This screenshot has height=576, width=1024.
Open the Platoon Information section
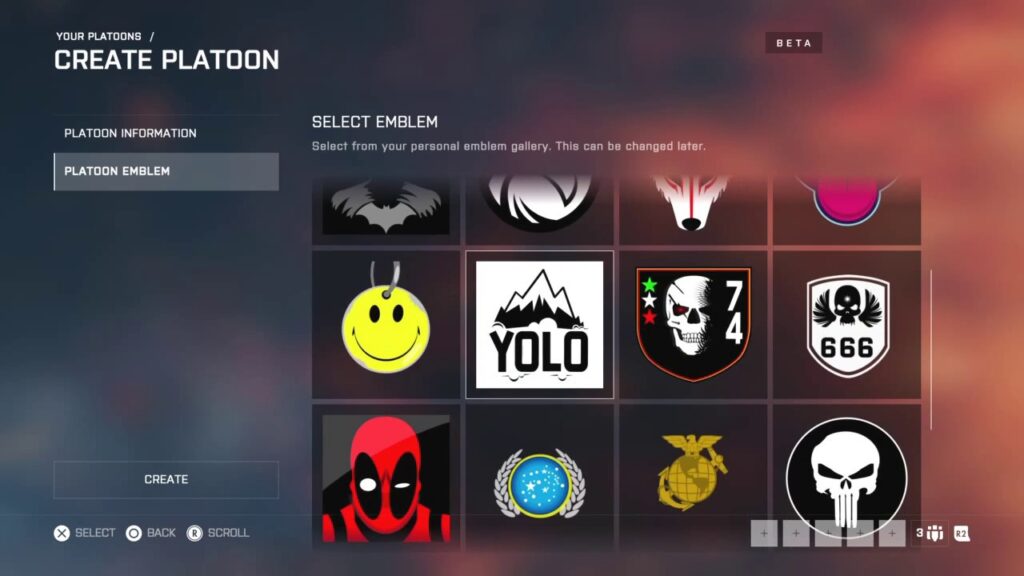click(166, 133)
